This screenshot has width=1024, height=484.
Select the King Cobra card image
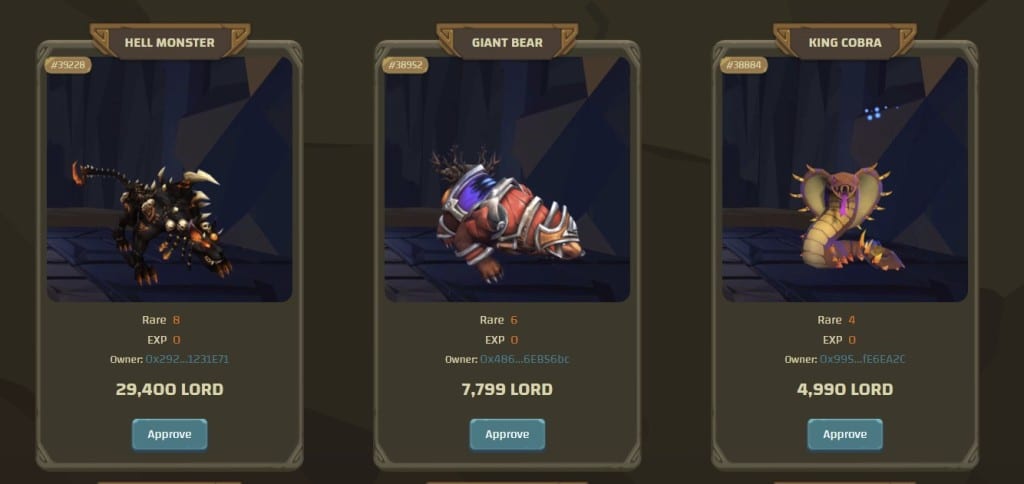click(845, 180)
